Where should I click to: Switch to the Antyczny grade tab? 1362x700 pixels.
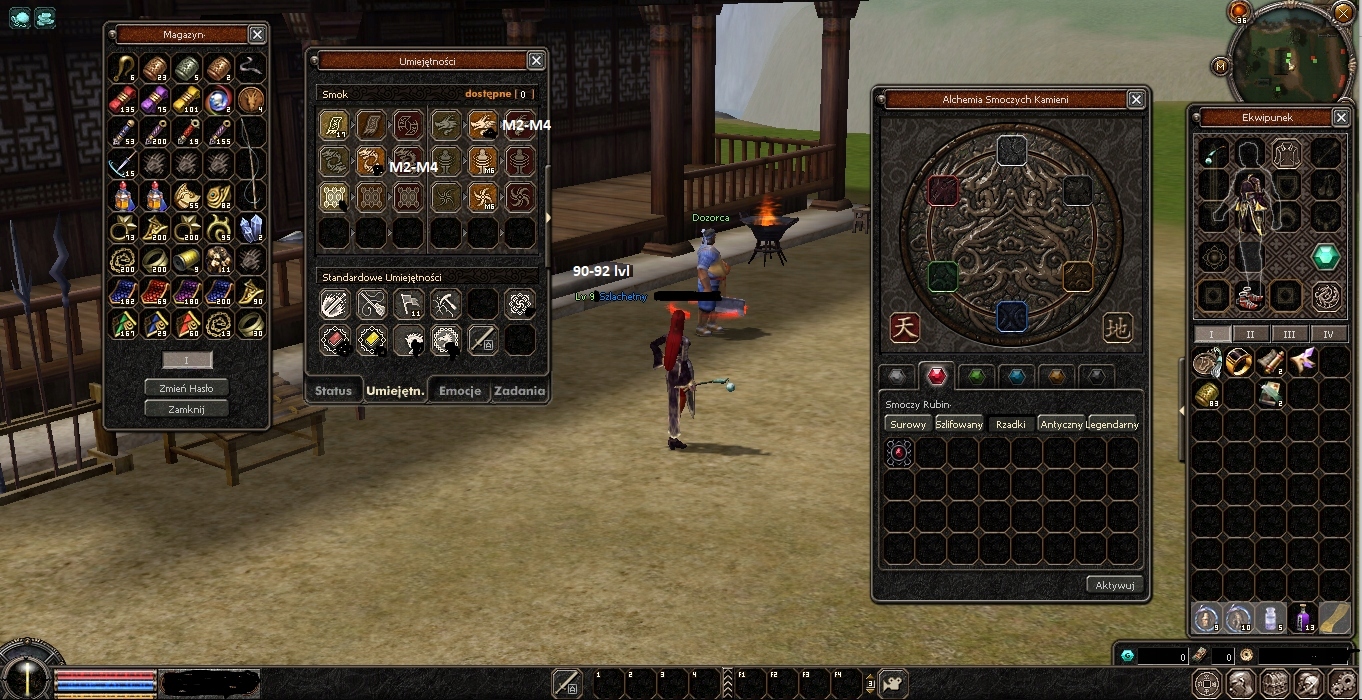point(1062,424)
